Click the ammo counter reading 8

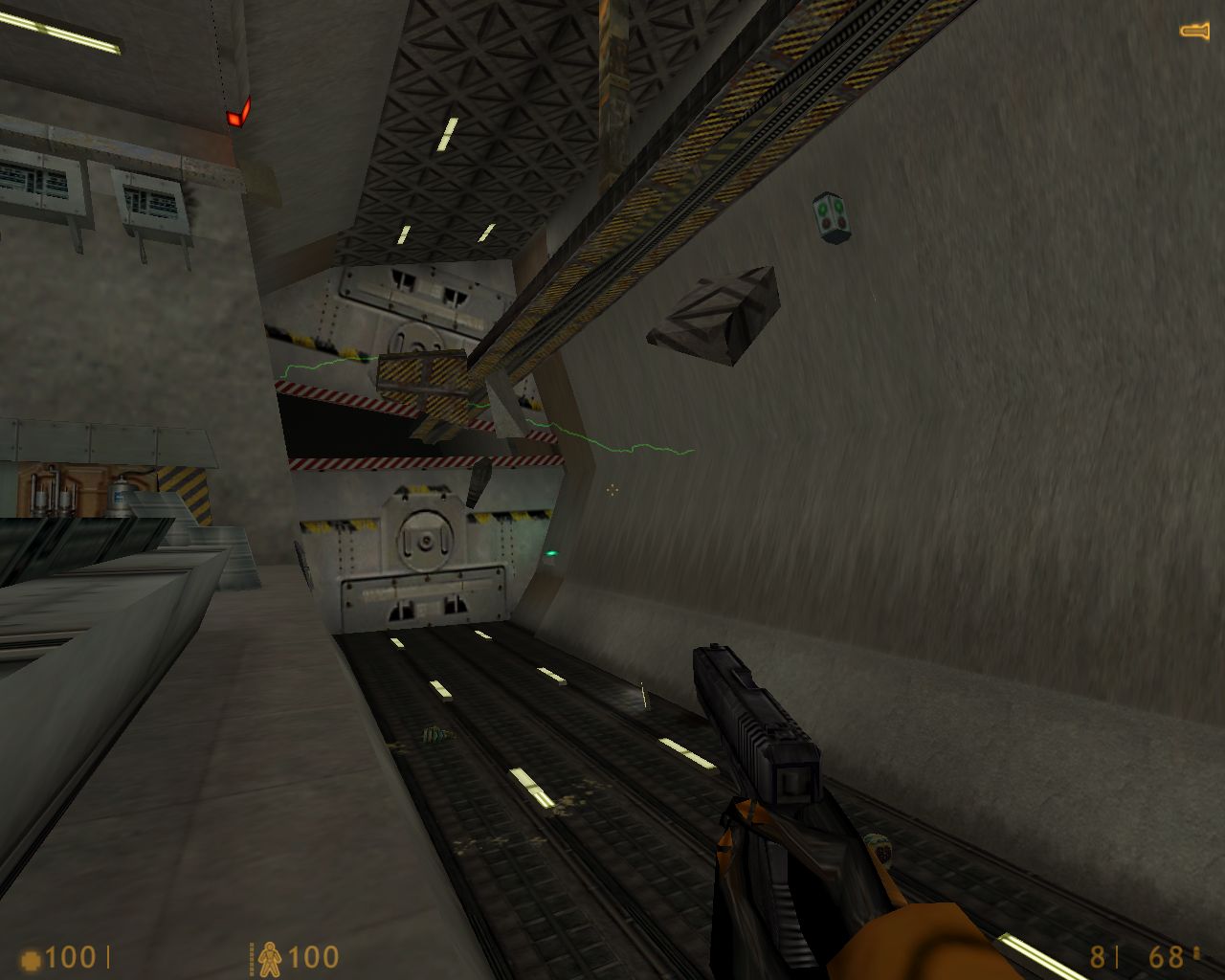coord(1097,955)
